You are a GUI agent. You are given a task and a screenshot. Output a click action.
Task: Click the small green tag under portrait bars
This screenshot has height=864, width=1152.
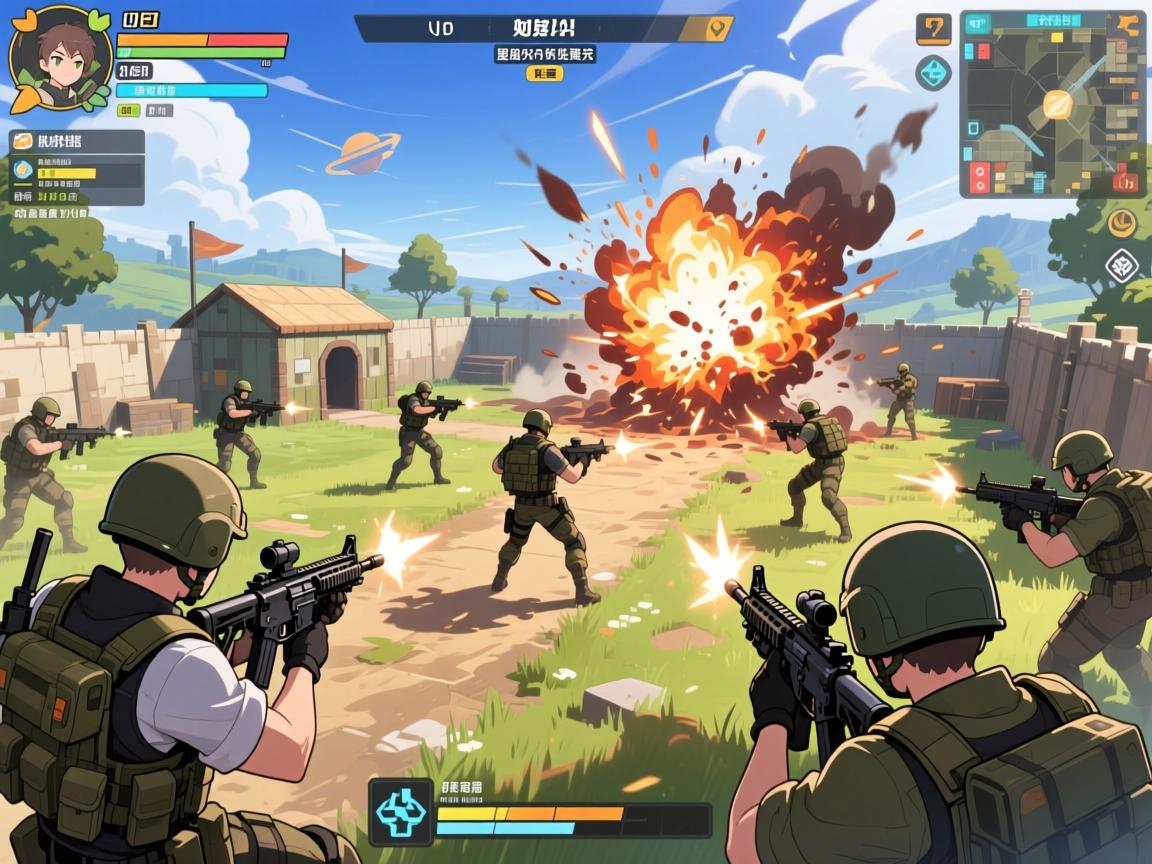130,111
